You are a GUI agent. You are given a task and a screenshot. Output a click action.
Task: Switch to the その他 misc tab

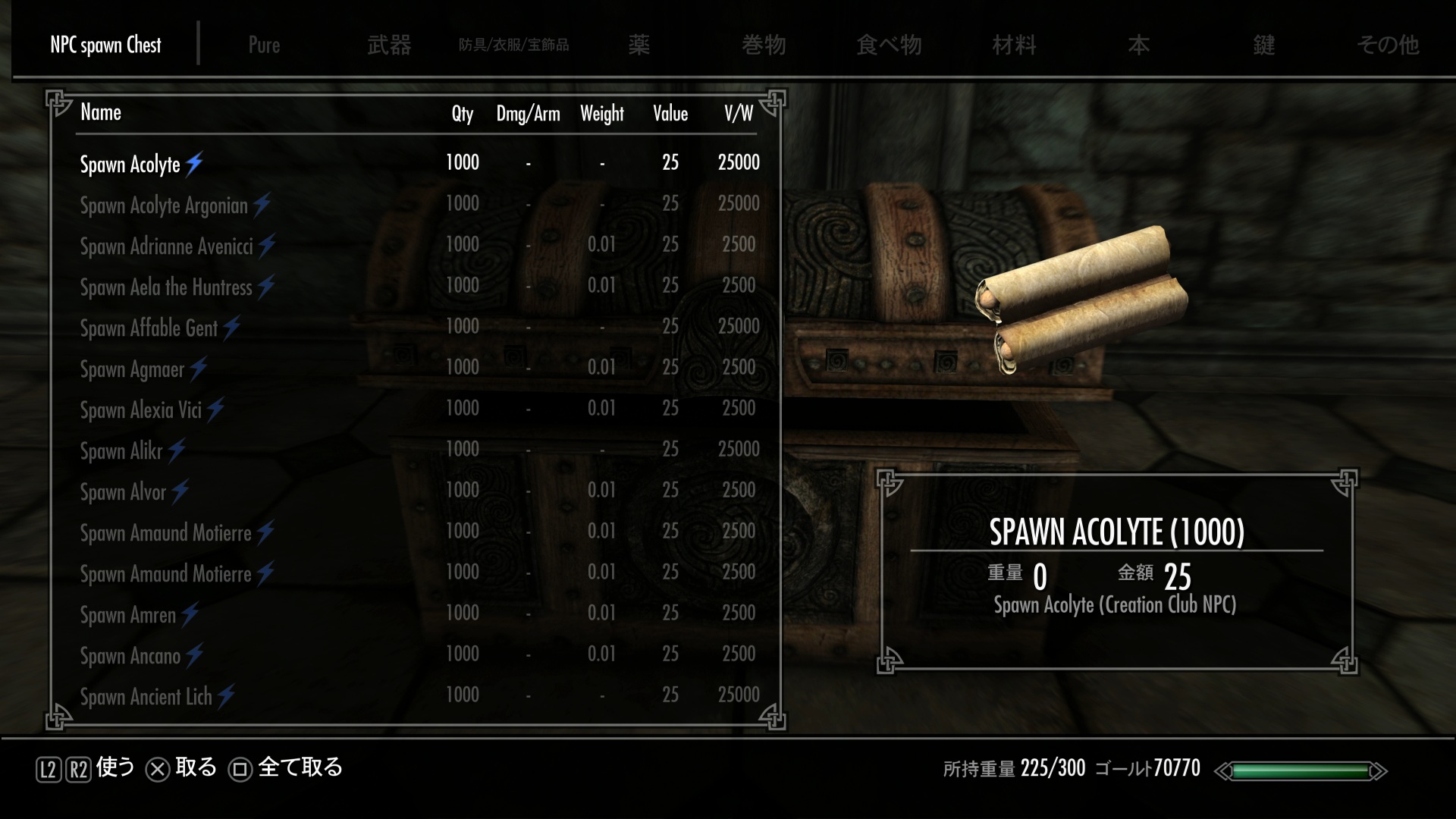(x=1388, y=45)
